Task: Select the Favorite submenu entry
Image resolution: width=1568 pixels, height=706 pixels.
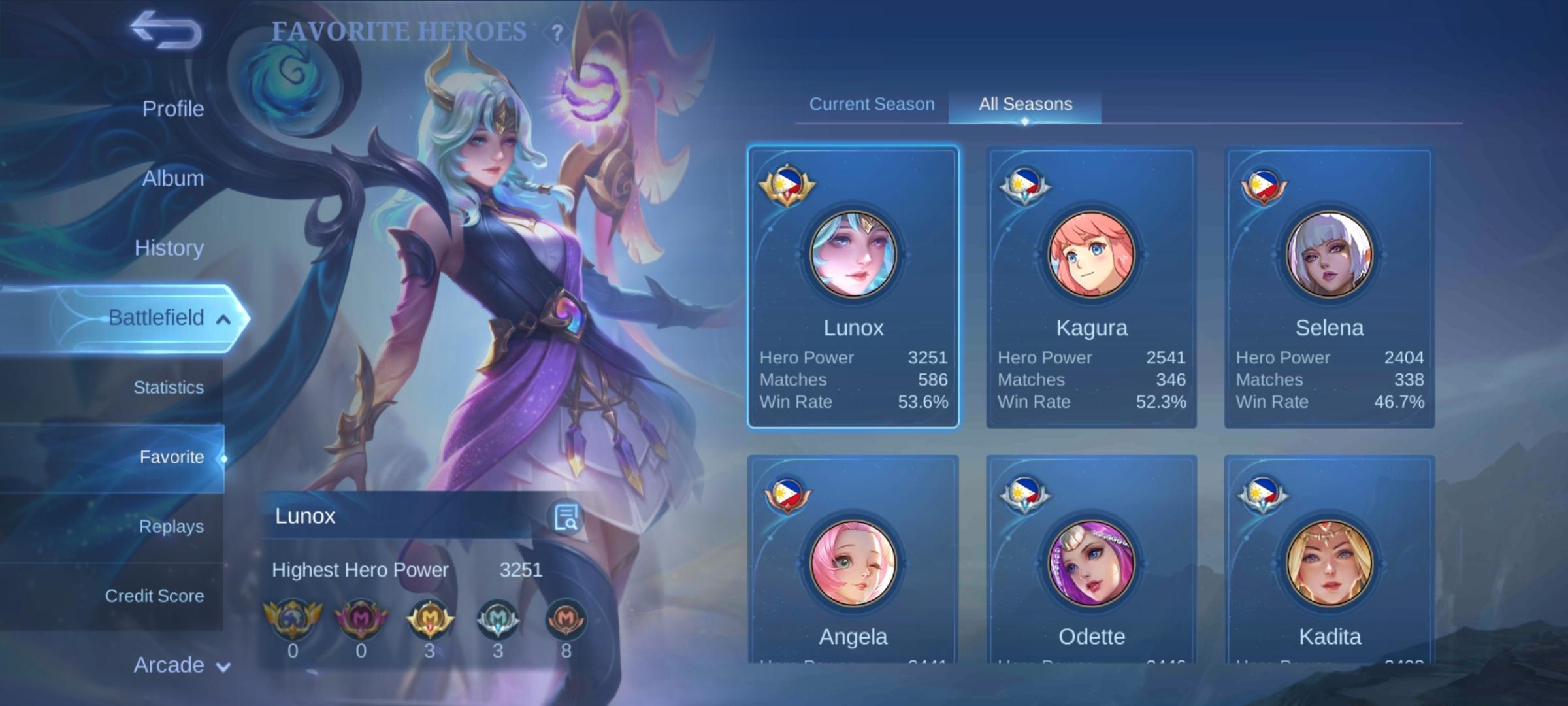Action: pos(171,457)
